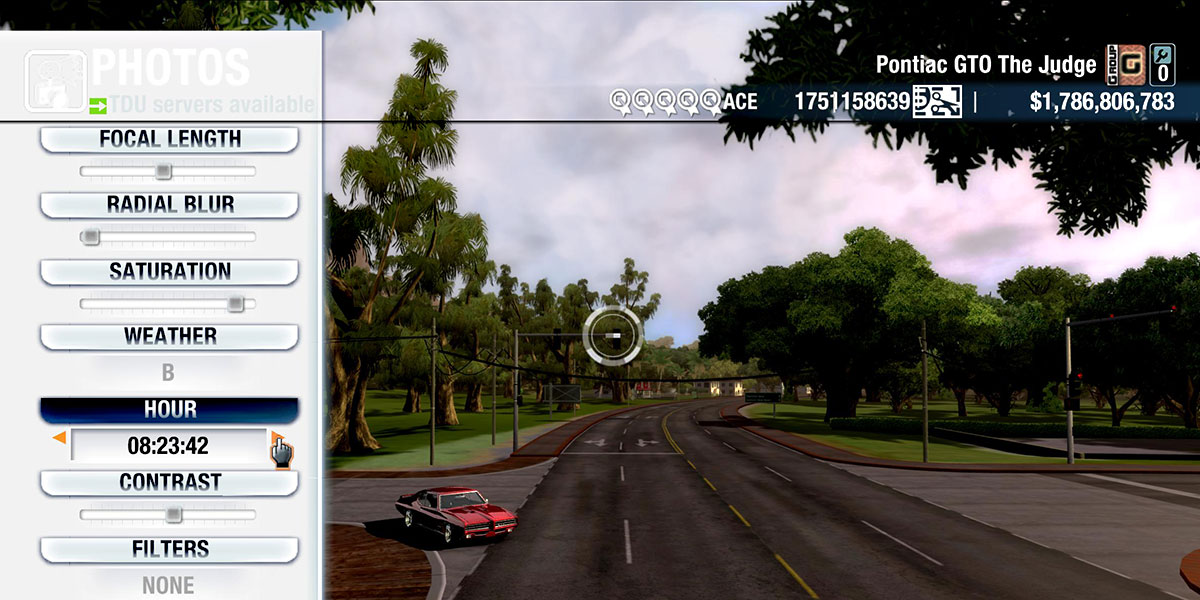Decrease the hour with the left arrow
The image size is (1200, 600).
tap(60, 438)
